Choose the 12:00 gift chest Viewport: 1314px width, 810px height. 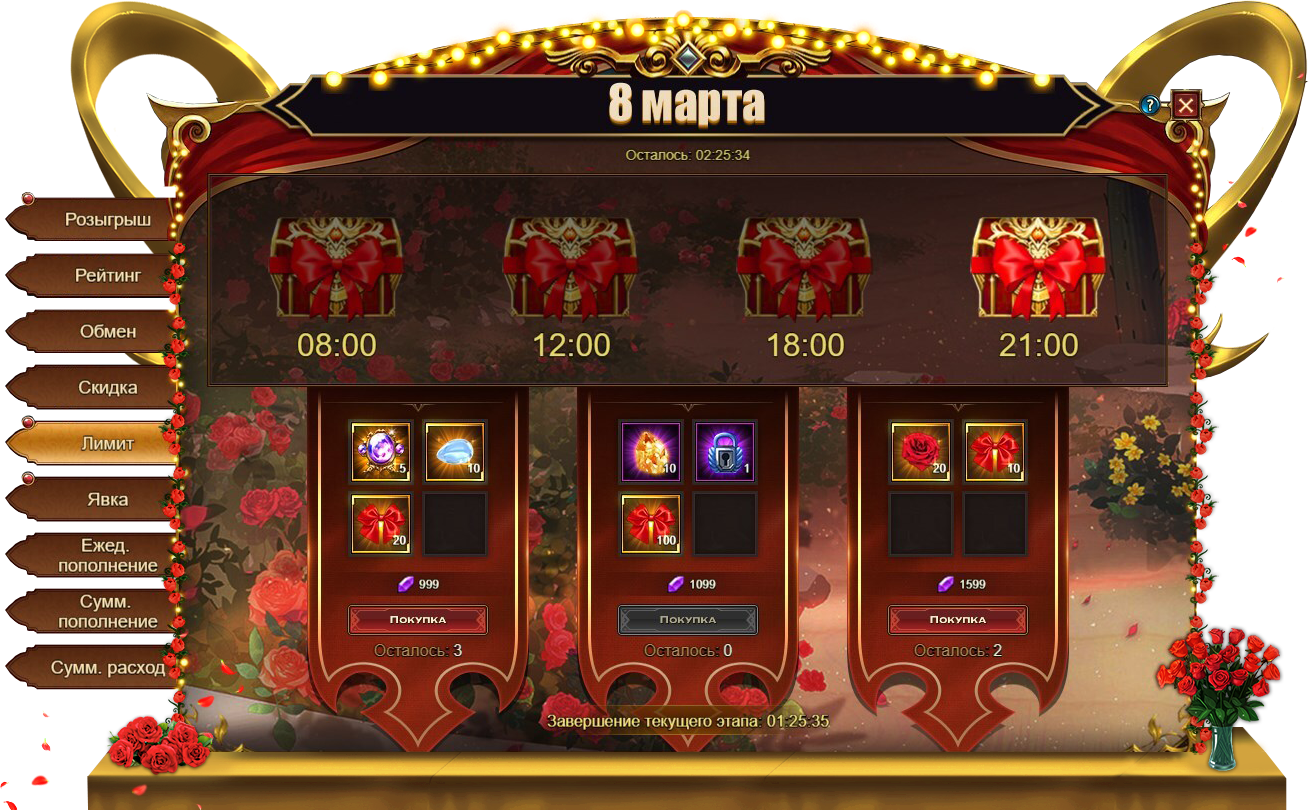click(x=570, y=267)
